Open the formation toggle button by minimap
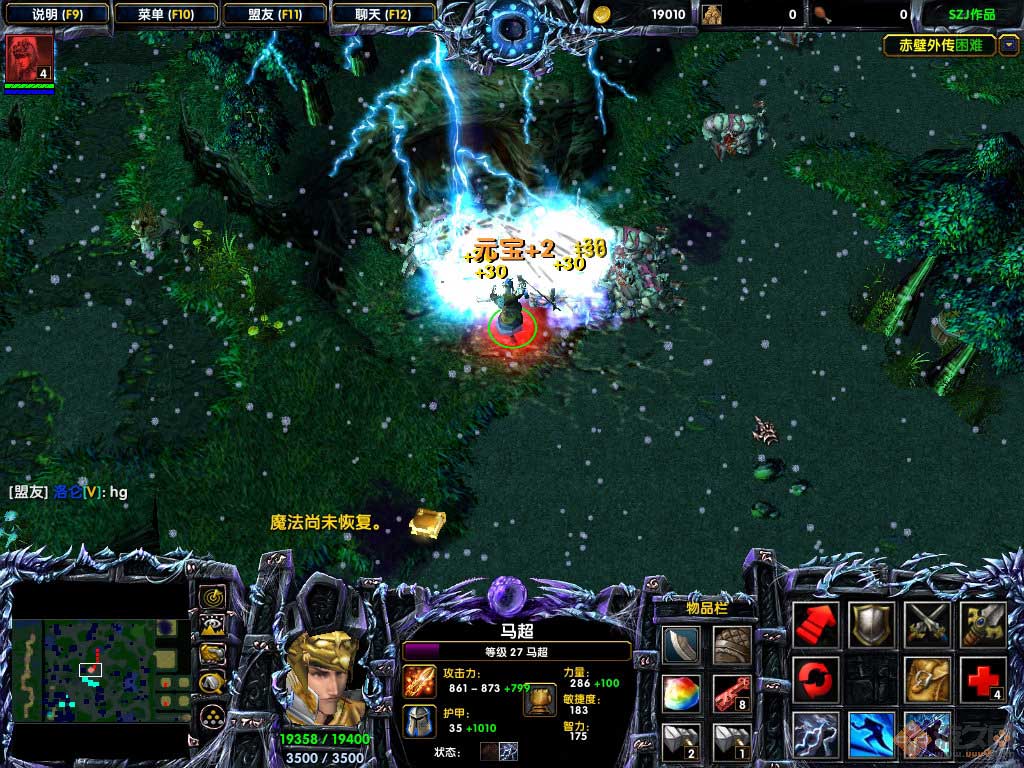1024x768 pixels. tap(212, 716)
